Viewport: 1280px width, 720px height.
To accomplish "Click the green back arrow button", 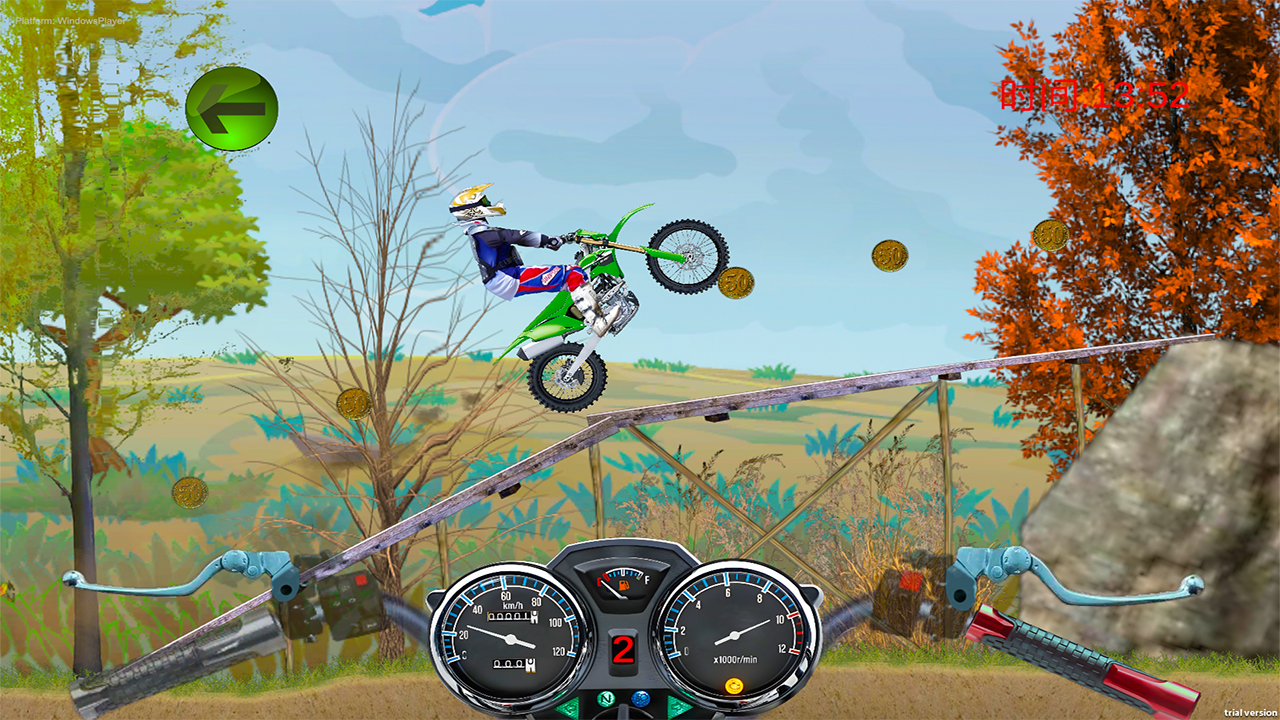I will (232, 108).
